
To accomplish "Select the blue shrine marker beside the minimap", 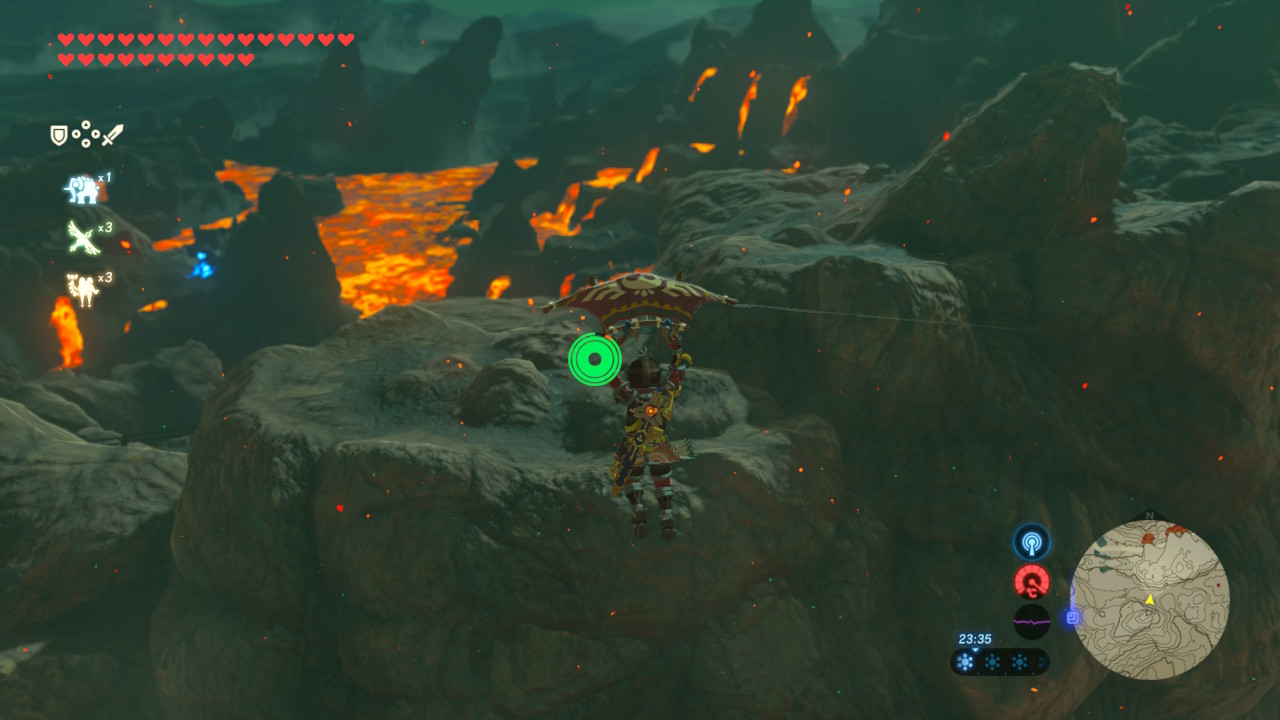I will [x=1073, y=618].
